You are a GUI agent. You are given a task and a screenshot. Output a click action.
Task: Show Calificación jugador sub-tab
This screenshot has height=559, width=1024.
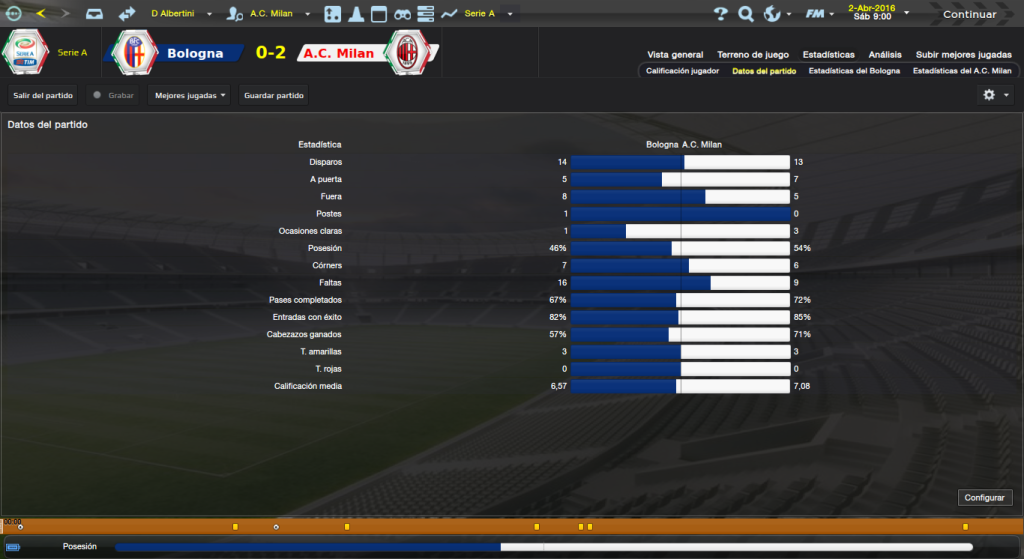[x=682, y=72]
